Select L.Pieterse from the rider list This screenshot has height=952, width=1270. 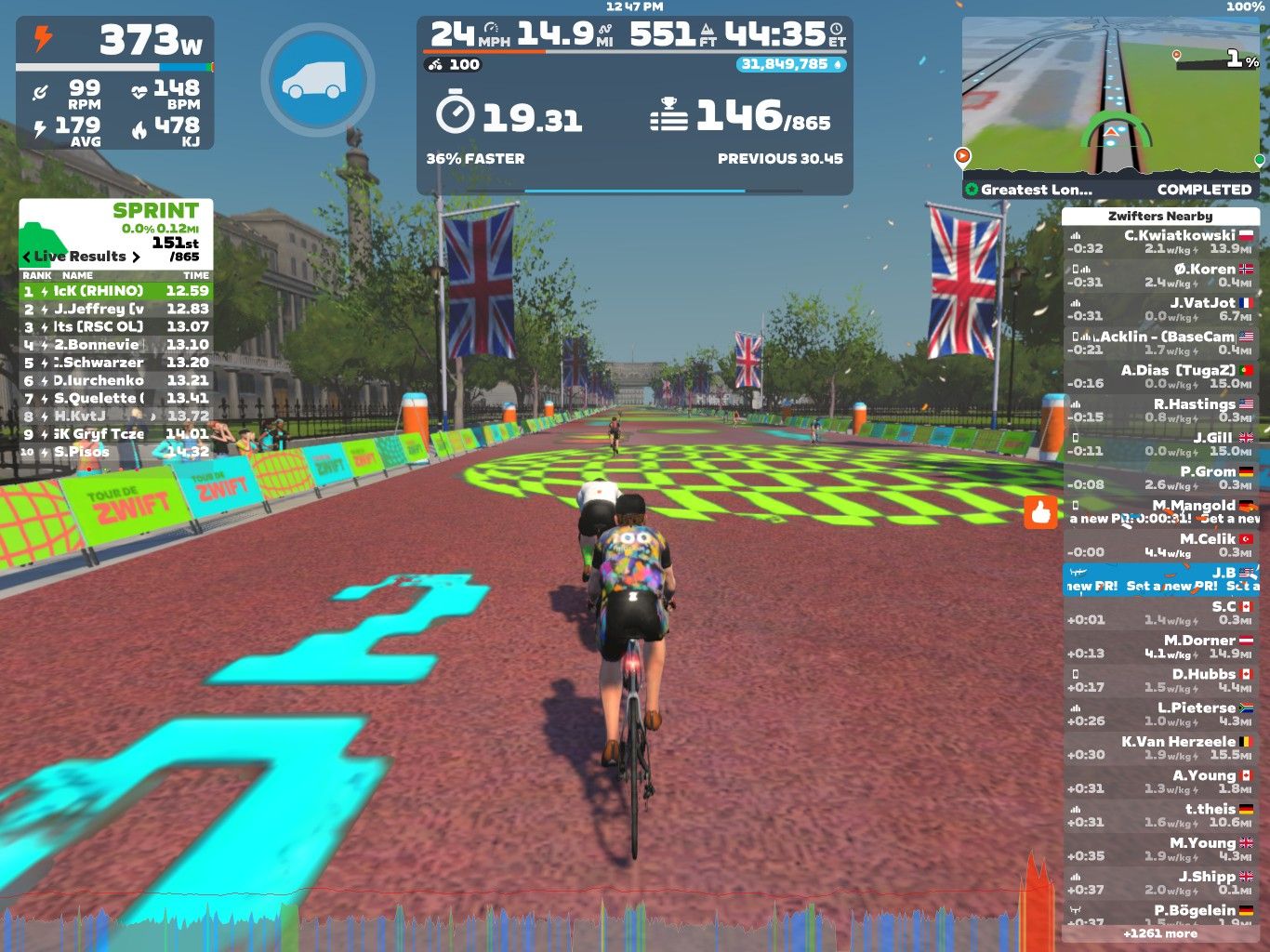(x=1159, y=714)
